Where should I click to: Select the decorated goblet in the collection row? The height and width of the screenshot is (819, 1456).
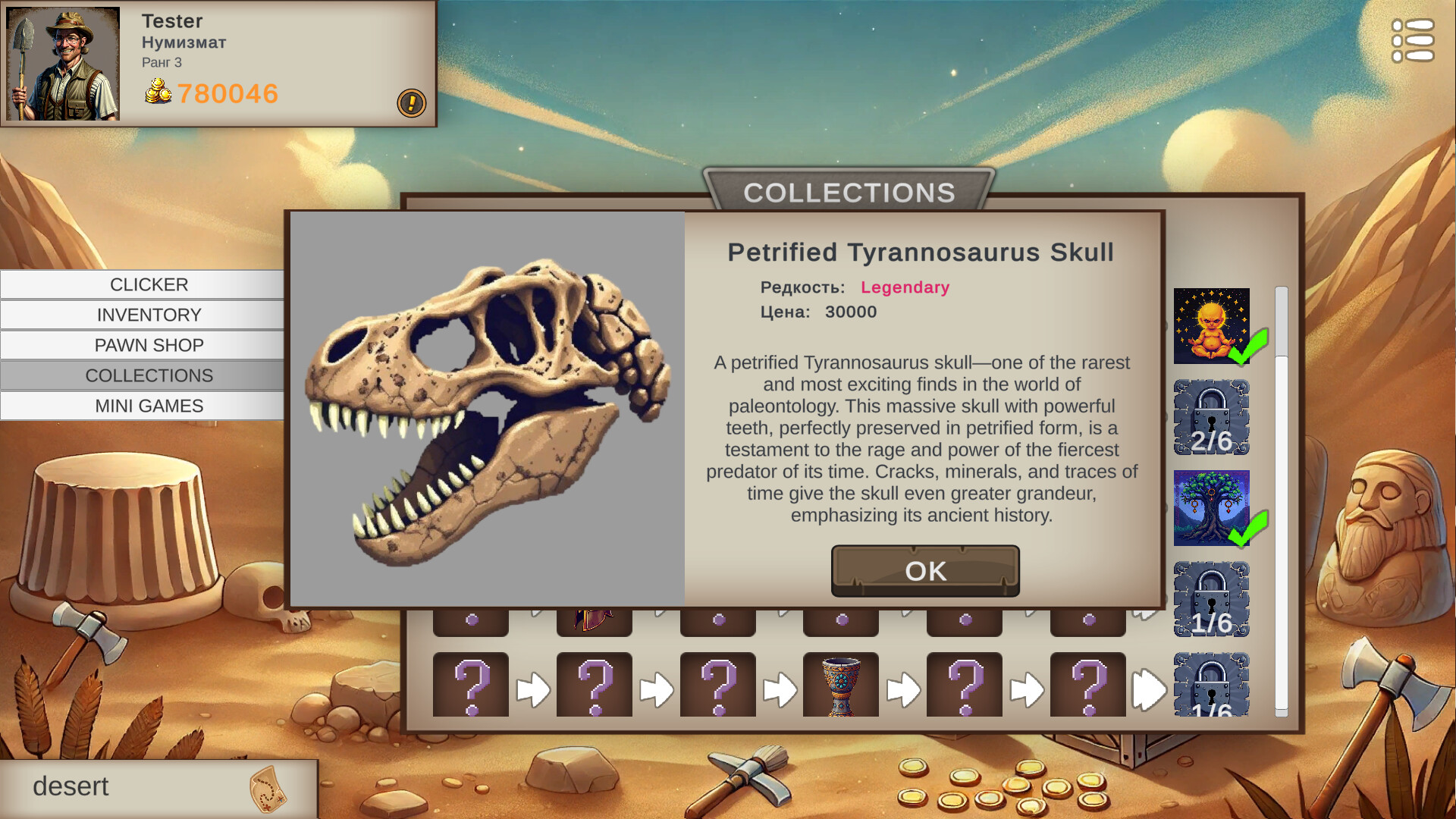pyautogui.click(x=841, y=685)
